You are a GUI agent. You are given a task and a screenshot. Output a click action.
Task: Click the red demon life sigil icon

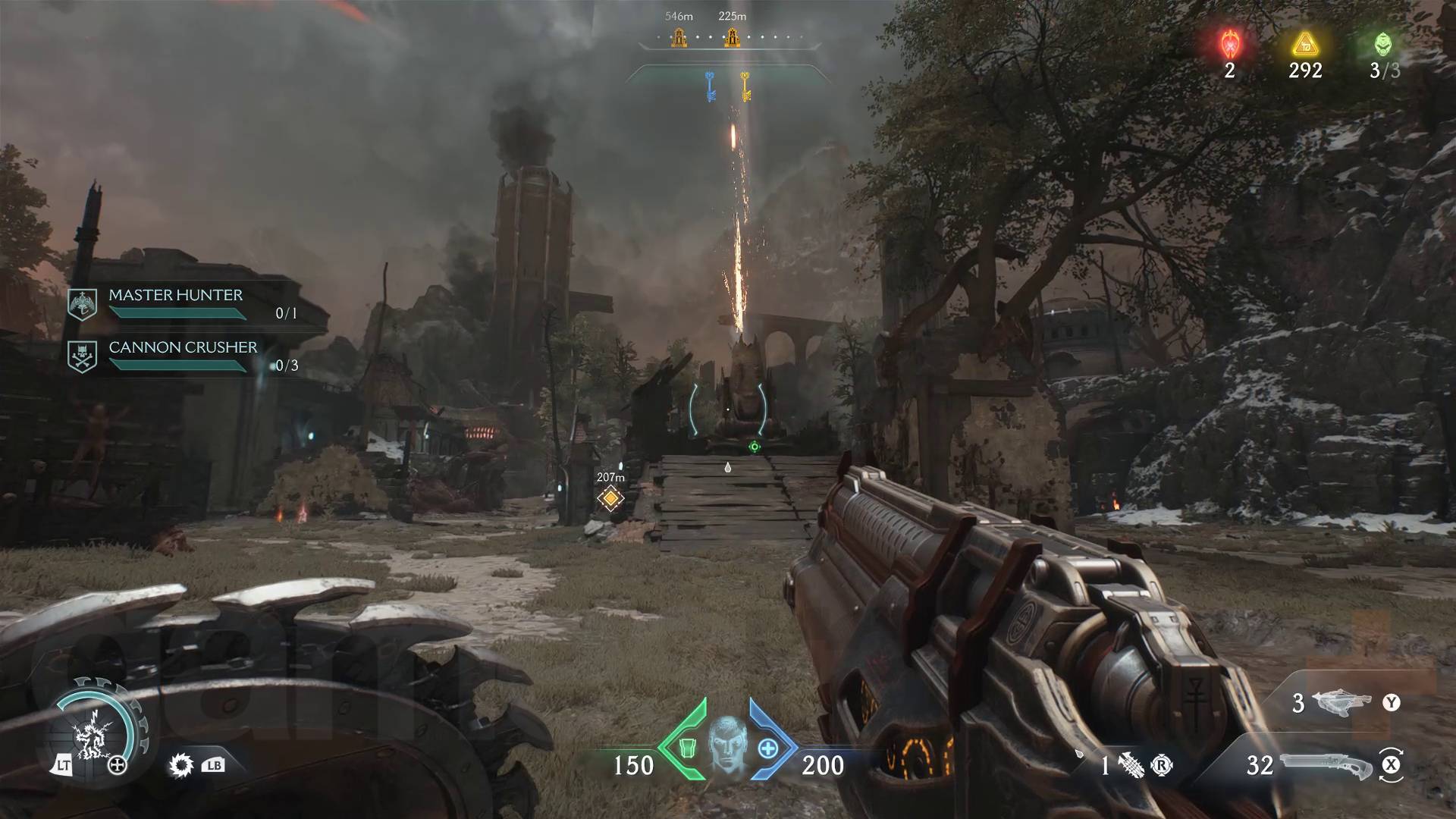coord(1229,45)
